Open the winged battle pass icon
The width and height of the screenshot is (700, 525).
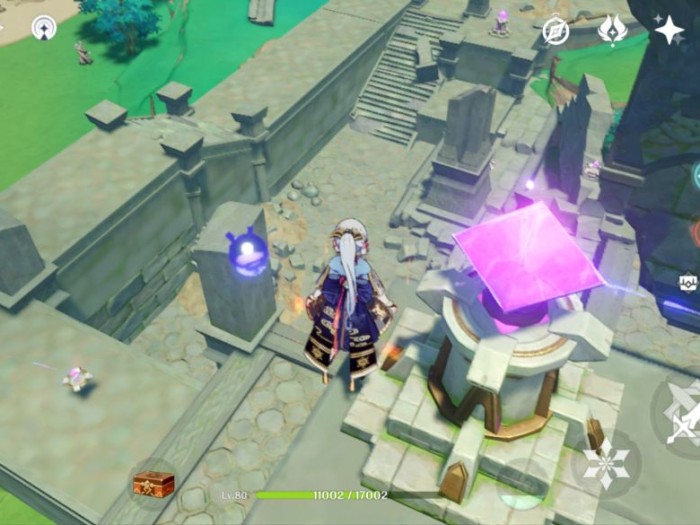coord(612,30)
